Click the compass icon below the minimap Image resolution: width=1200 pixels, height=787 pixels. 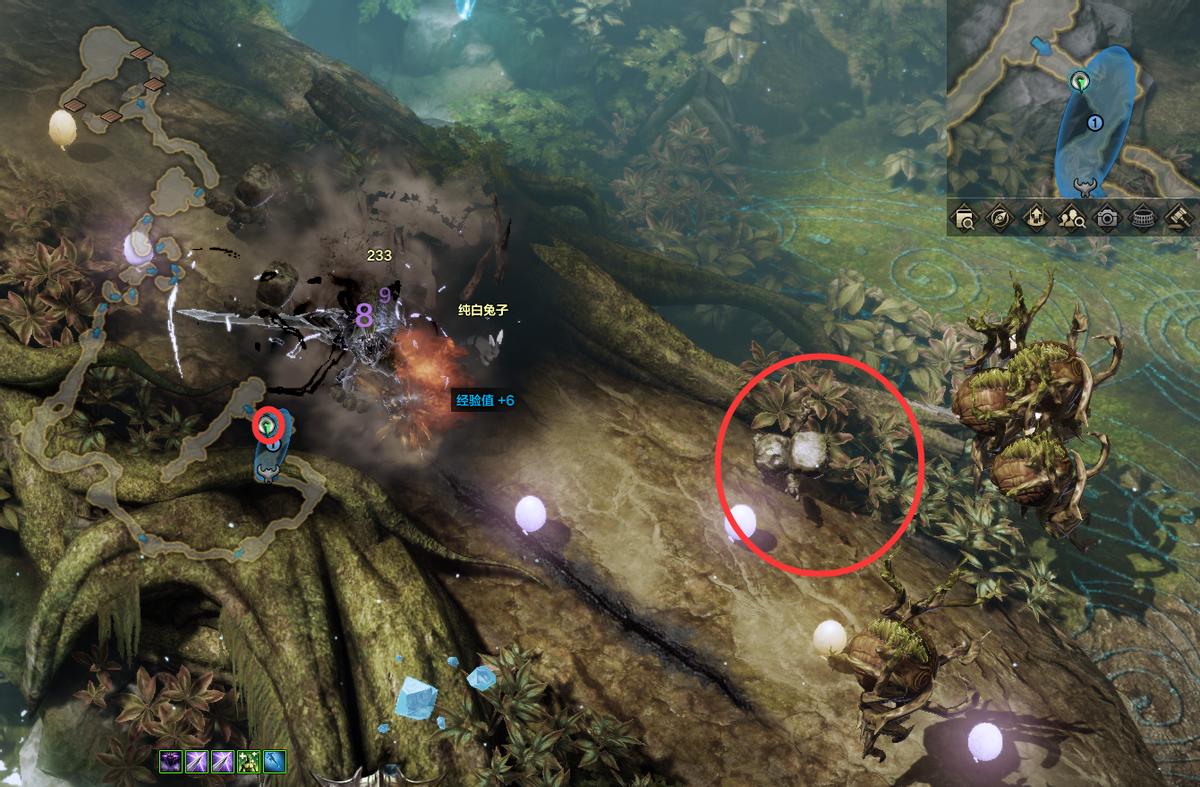coord(1000,217)
